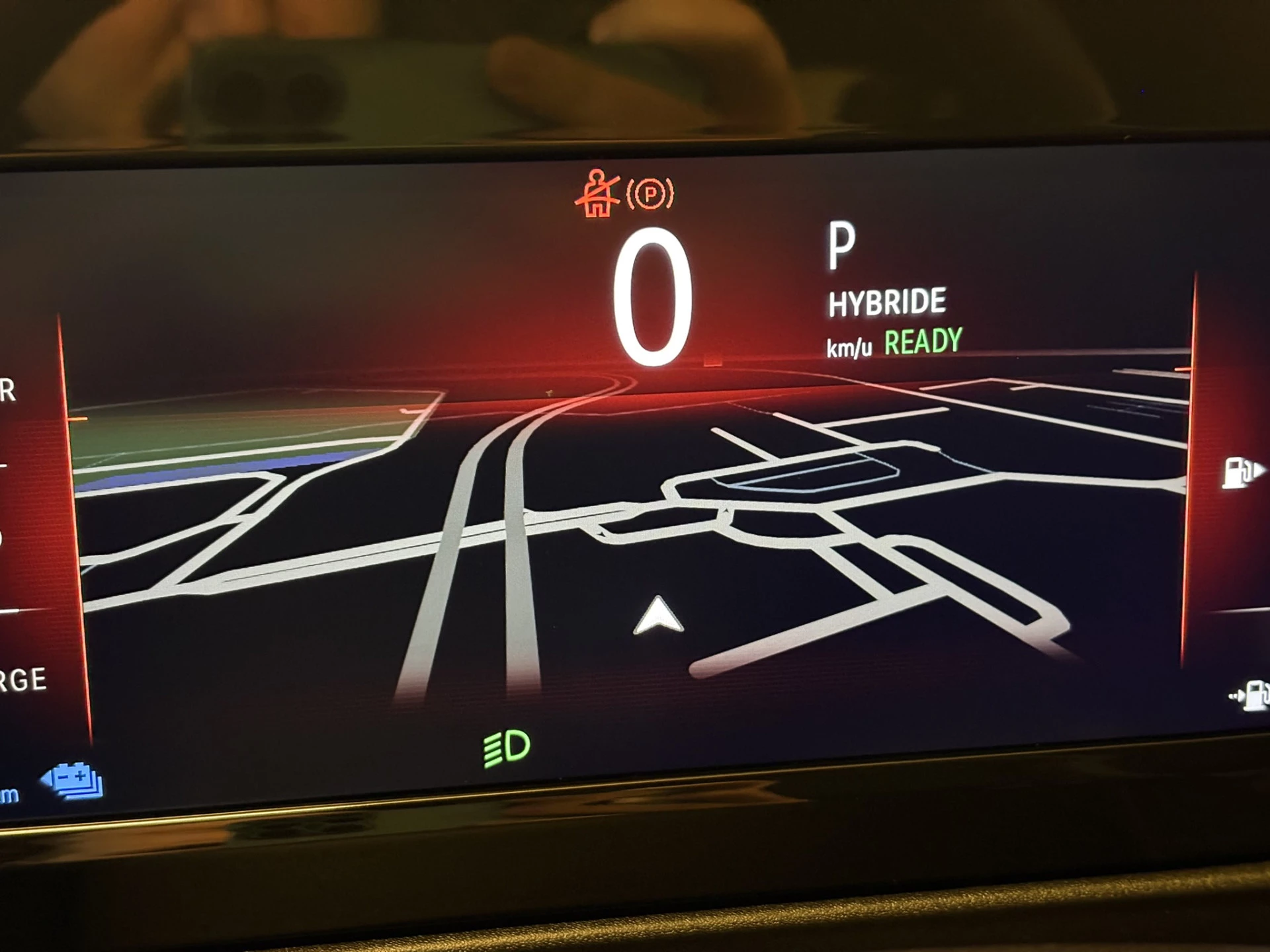
Task: Click the white navigation position arrow
Action: pos(658,616)
